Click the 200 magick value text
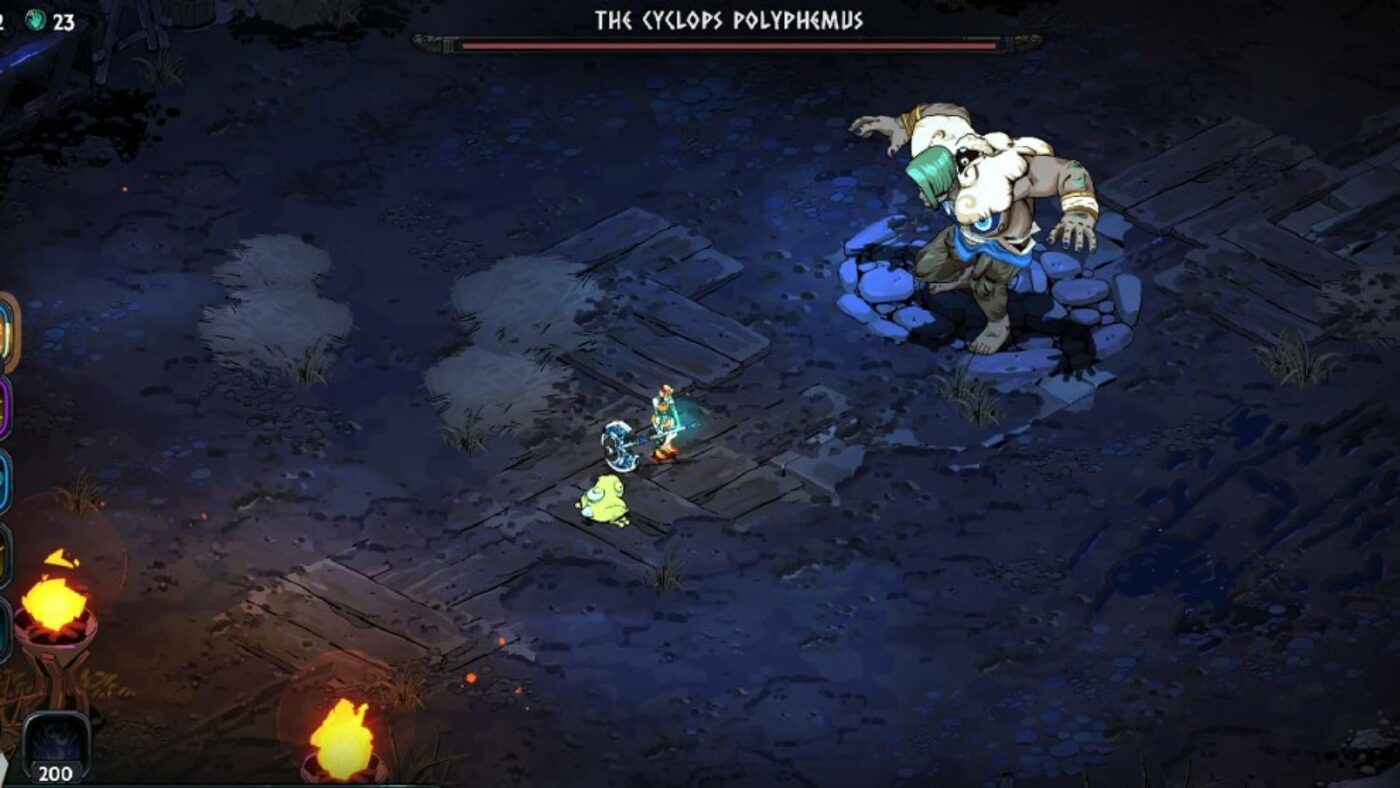 (x=57, y=770)
